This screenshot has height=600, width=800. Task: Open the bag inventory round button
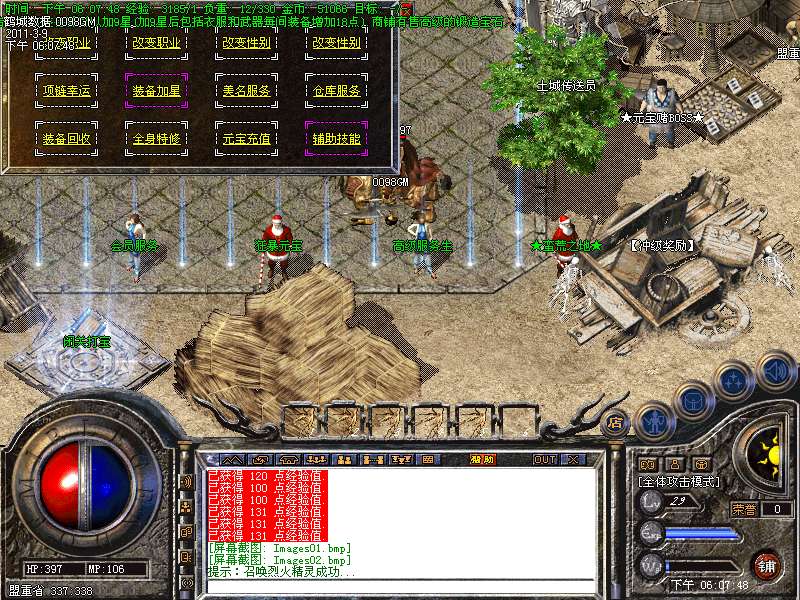[x=693, y=399]
